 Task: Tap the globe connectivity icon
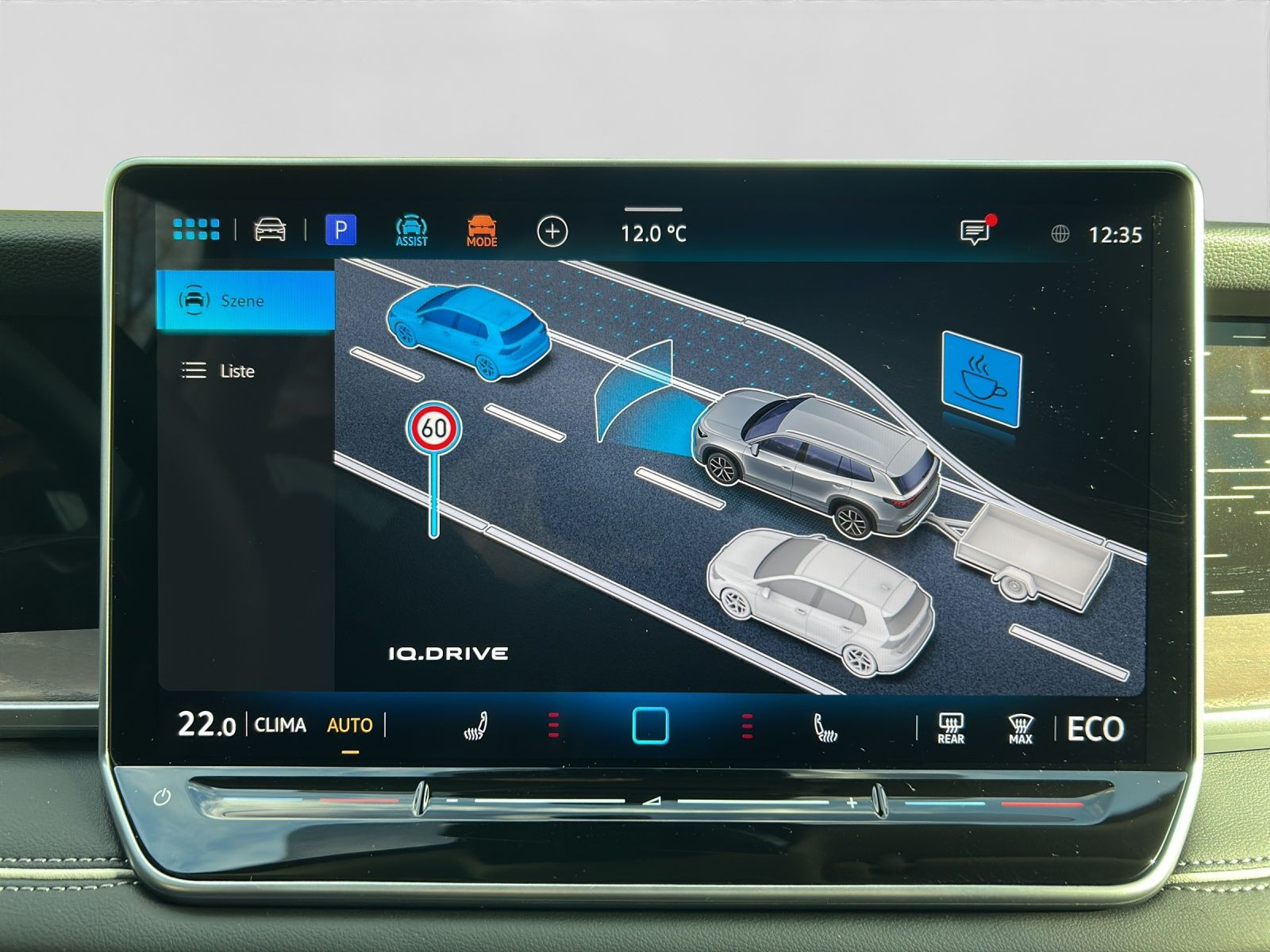tap(1060, 234)
